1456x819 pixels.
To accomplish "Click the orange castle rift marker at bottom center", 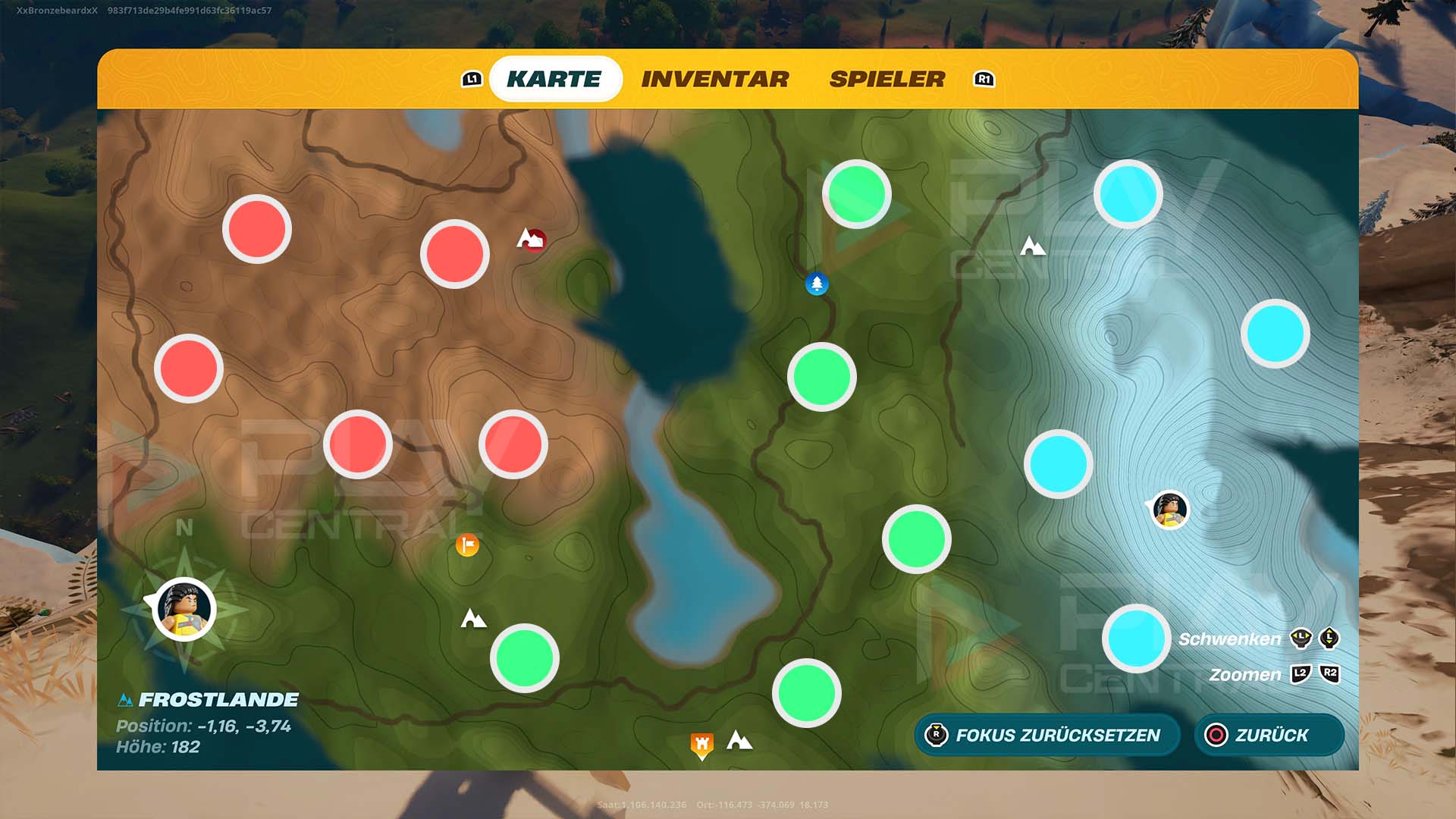I will (701, 744).
